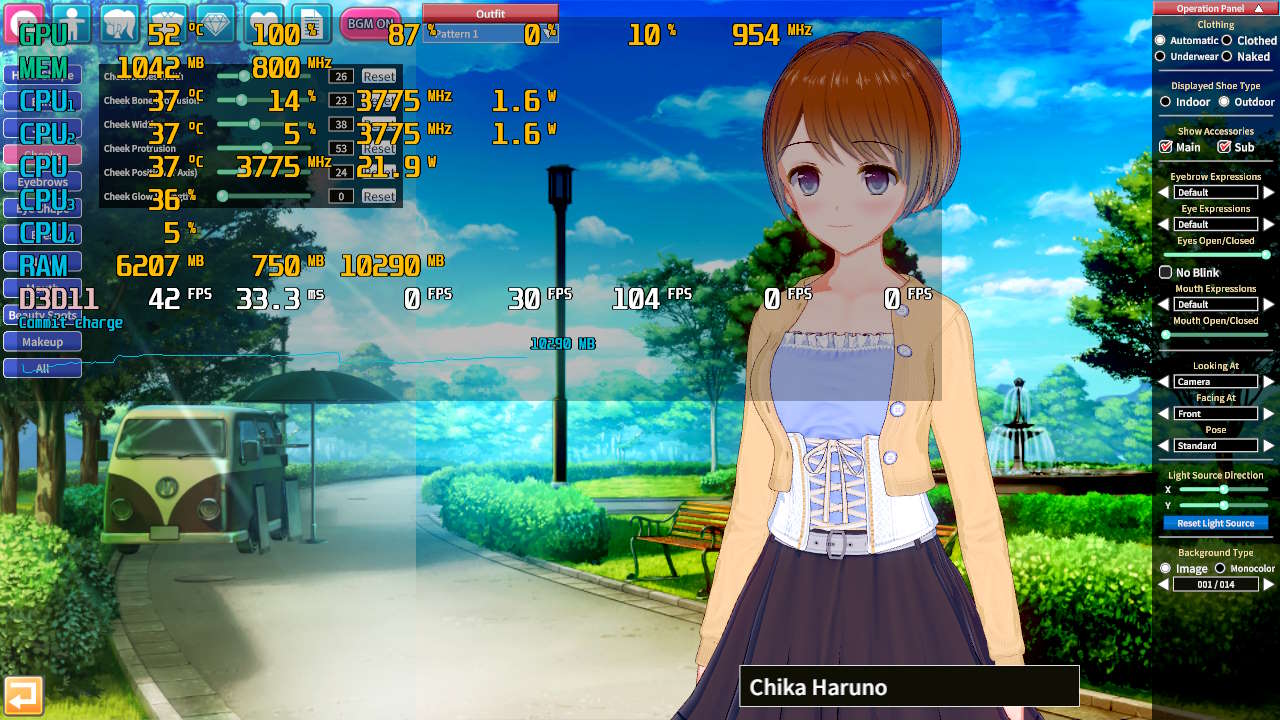This screenshot has height=720, width=1280.
Task: Click the orange return arrow button
Action: (x=23, y=695)
